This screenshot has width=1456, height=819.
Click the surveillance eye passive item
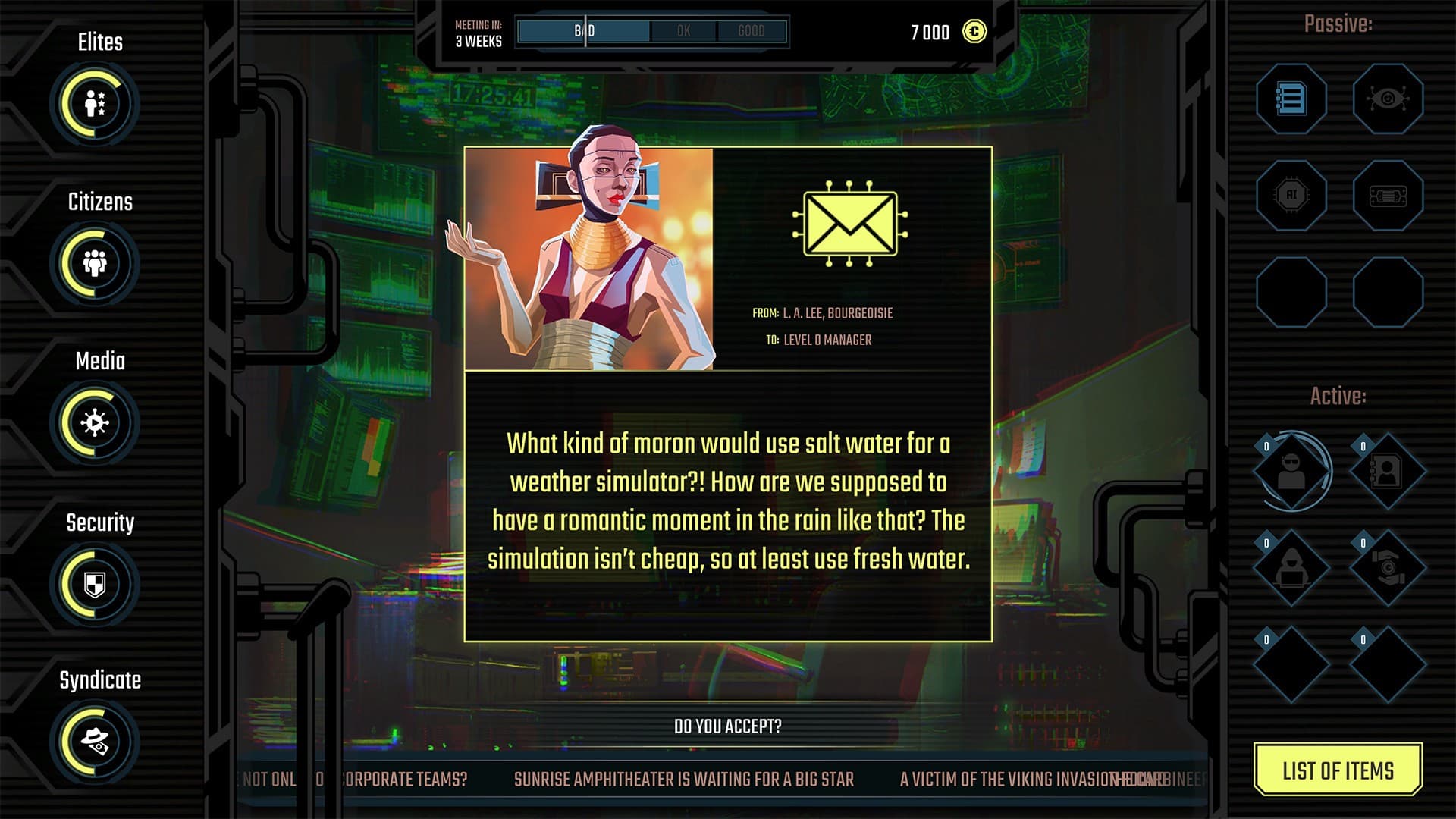tap(1388, 99)
